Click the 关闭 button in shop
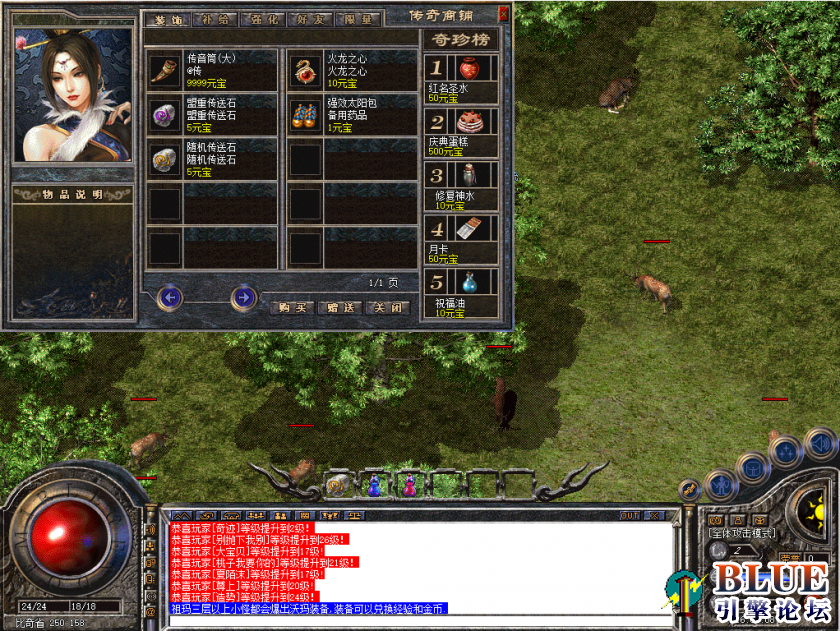 (x=386, y=308)
